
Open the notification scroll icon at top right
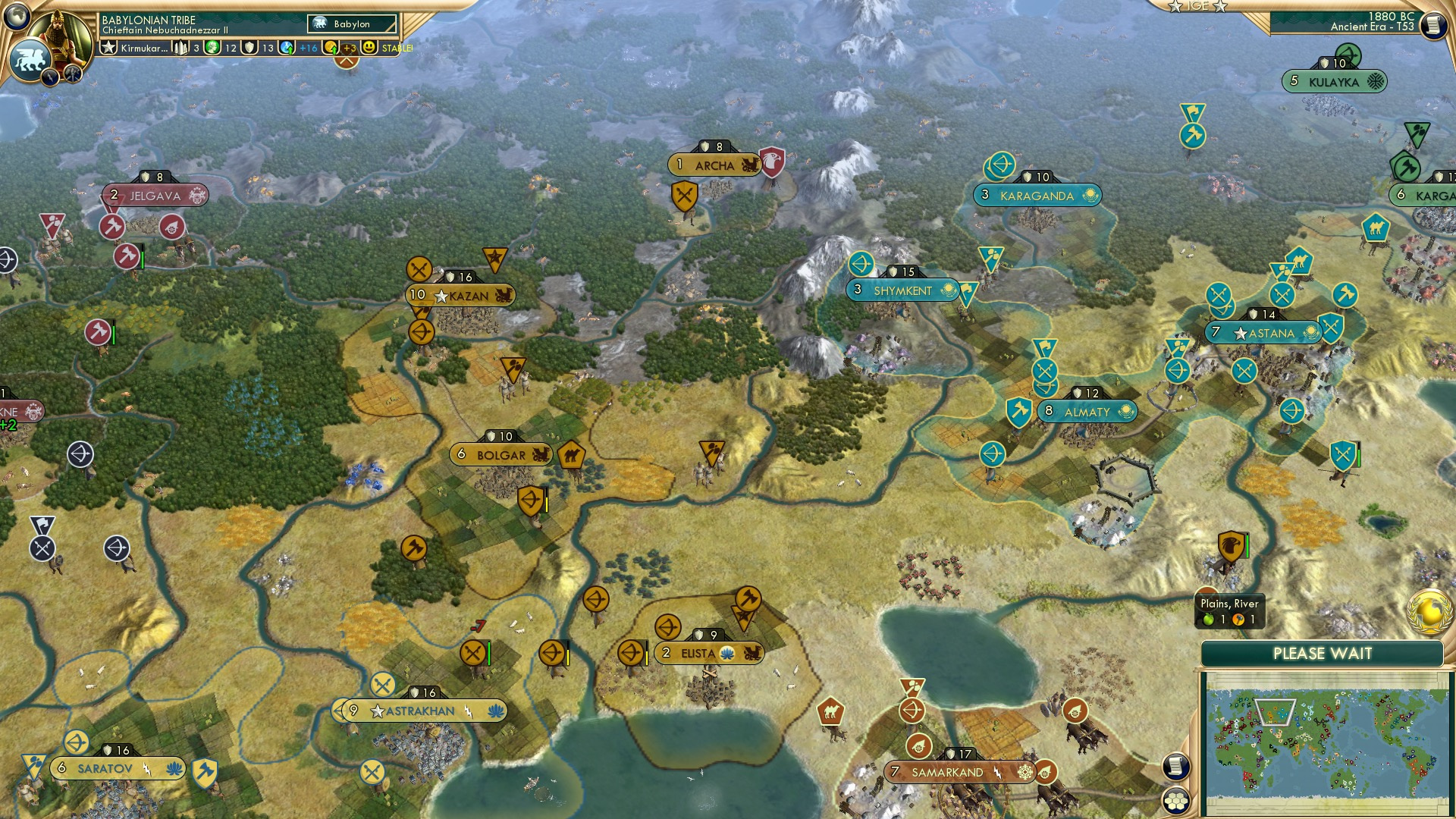[1436, 25]
